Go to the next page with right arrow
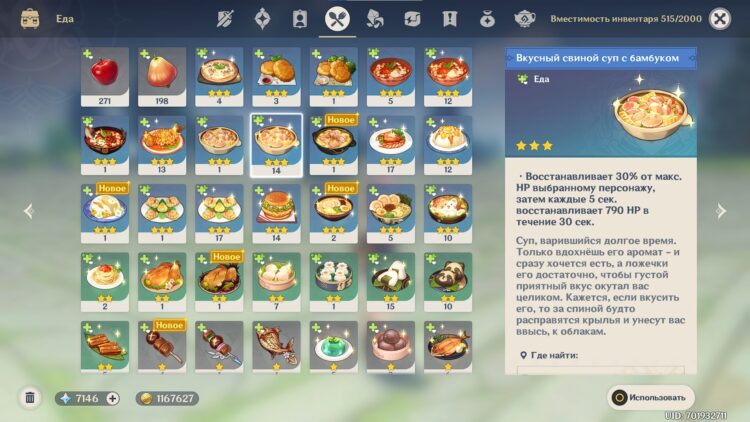Screen dimensions: 750x422 click(x=720, y=211)
